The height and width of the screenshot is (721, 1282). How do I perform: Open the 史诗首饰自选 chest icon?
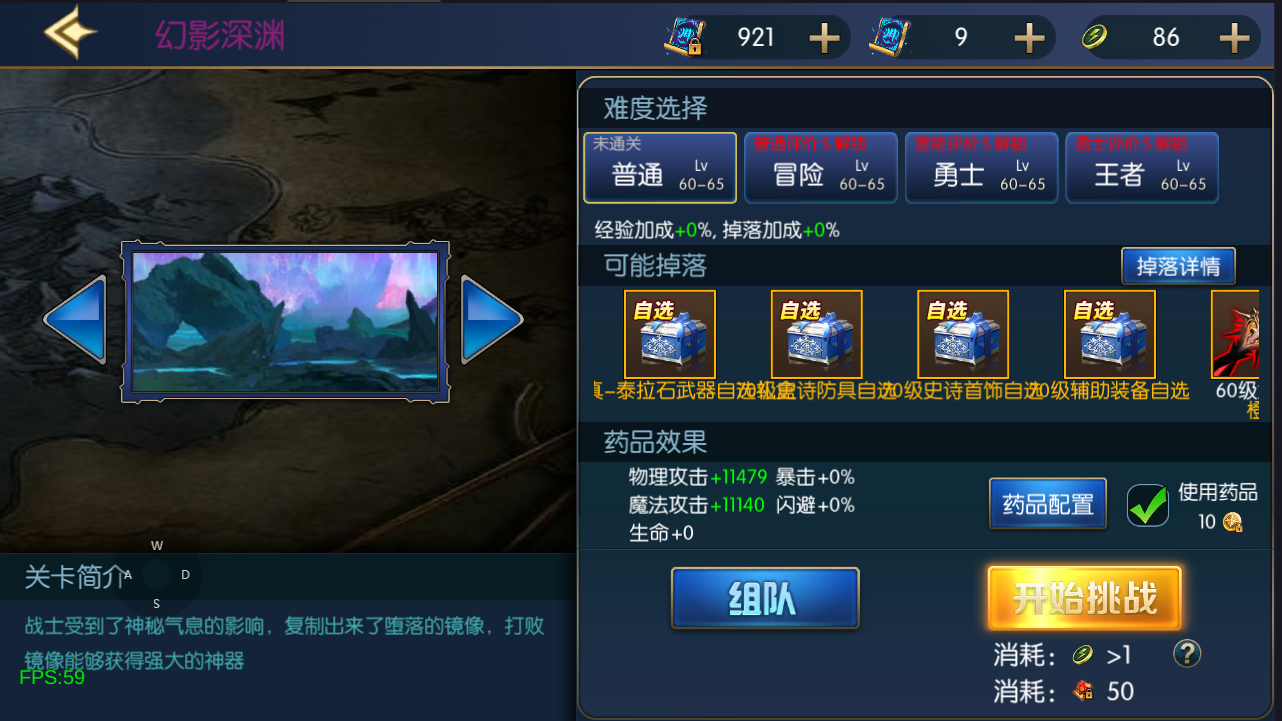click(x=963, y=333)
